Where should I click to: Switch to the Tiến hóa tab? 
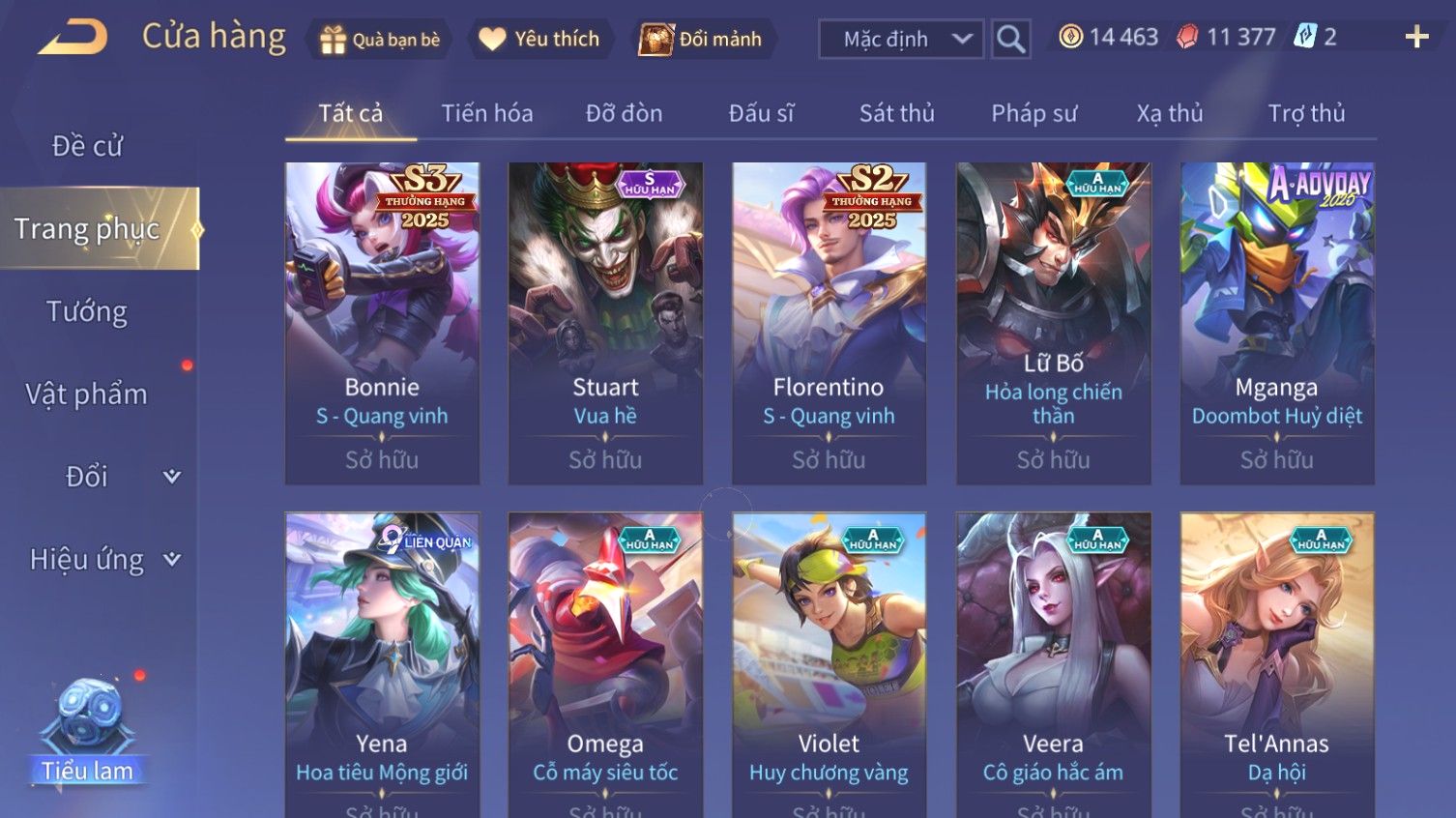487,113
